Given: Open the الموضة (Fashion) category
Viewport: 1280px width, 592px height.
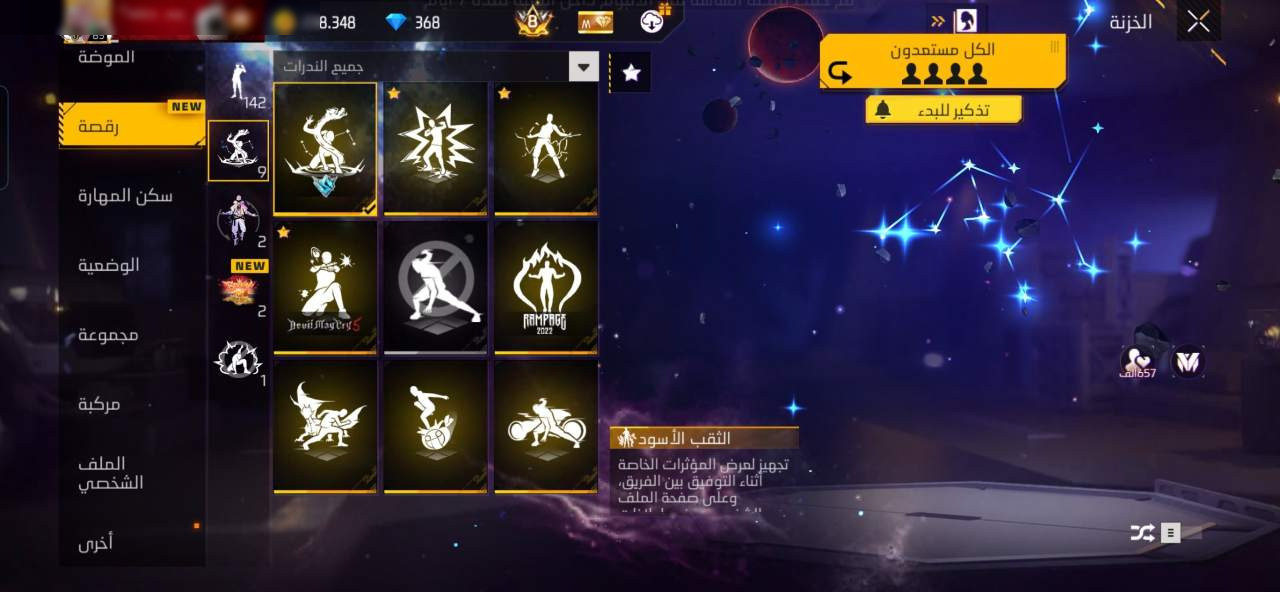Looking at the screenshot, I should pos(107,57).
